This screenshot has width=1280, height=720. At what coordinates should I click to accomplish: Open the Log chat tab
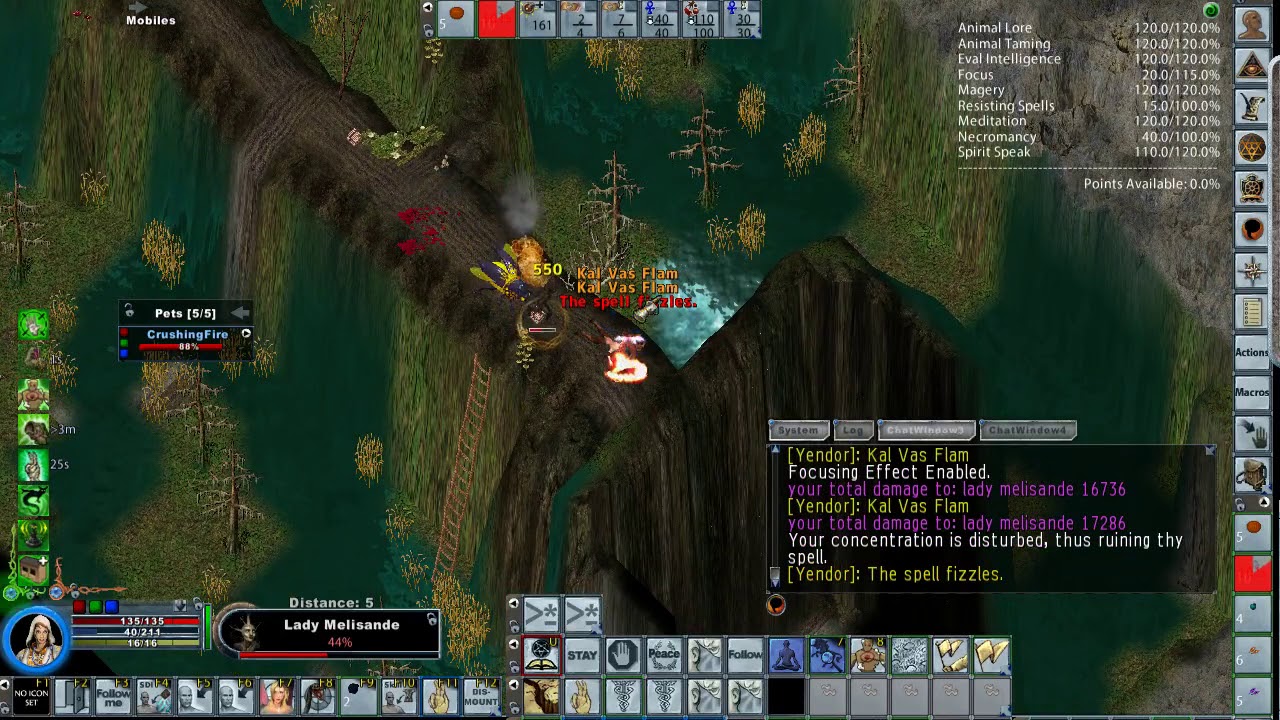853,430
